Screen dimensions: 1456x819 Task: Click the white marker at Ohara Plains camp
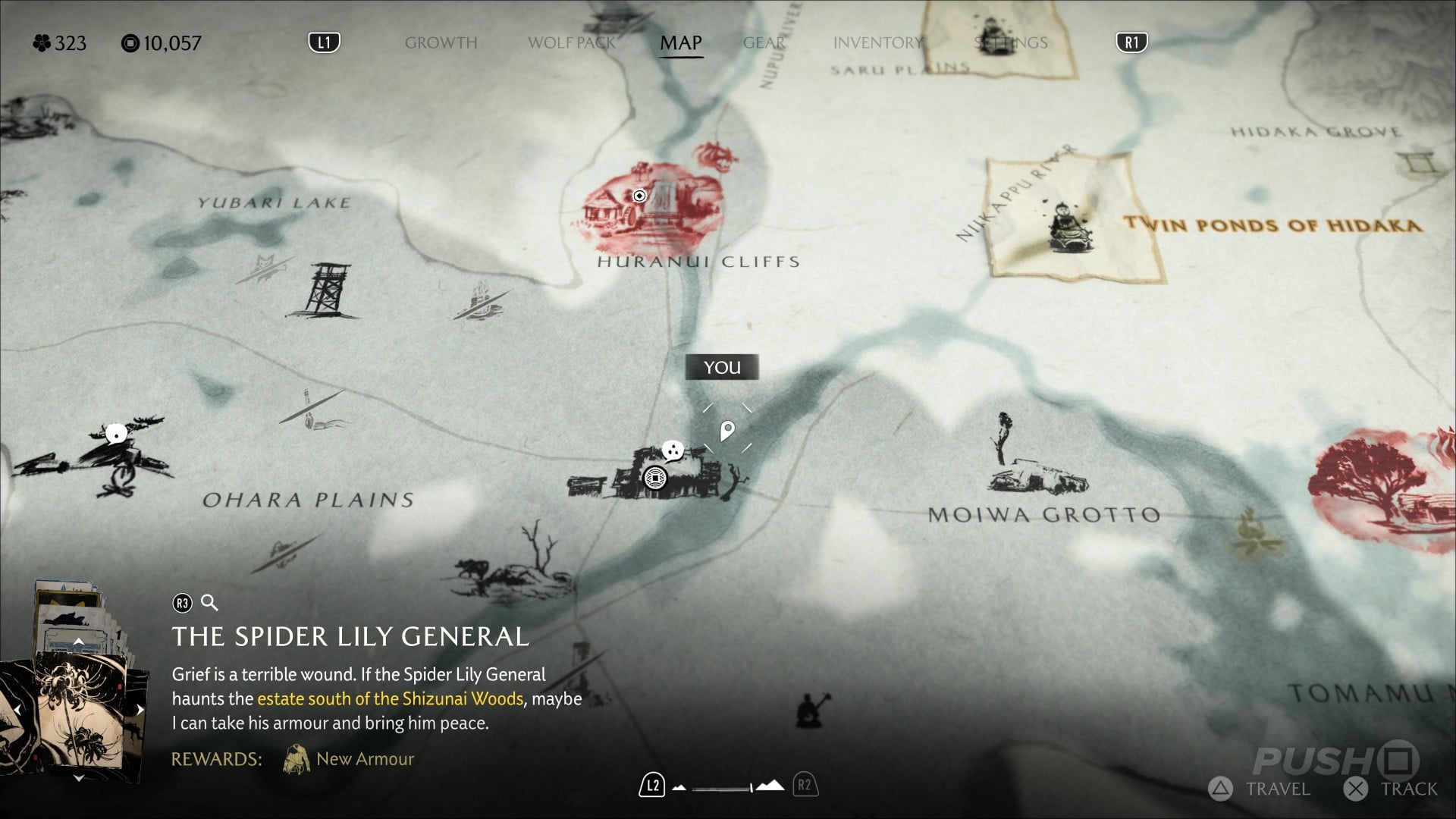coord(115,434)
